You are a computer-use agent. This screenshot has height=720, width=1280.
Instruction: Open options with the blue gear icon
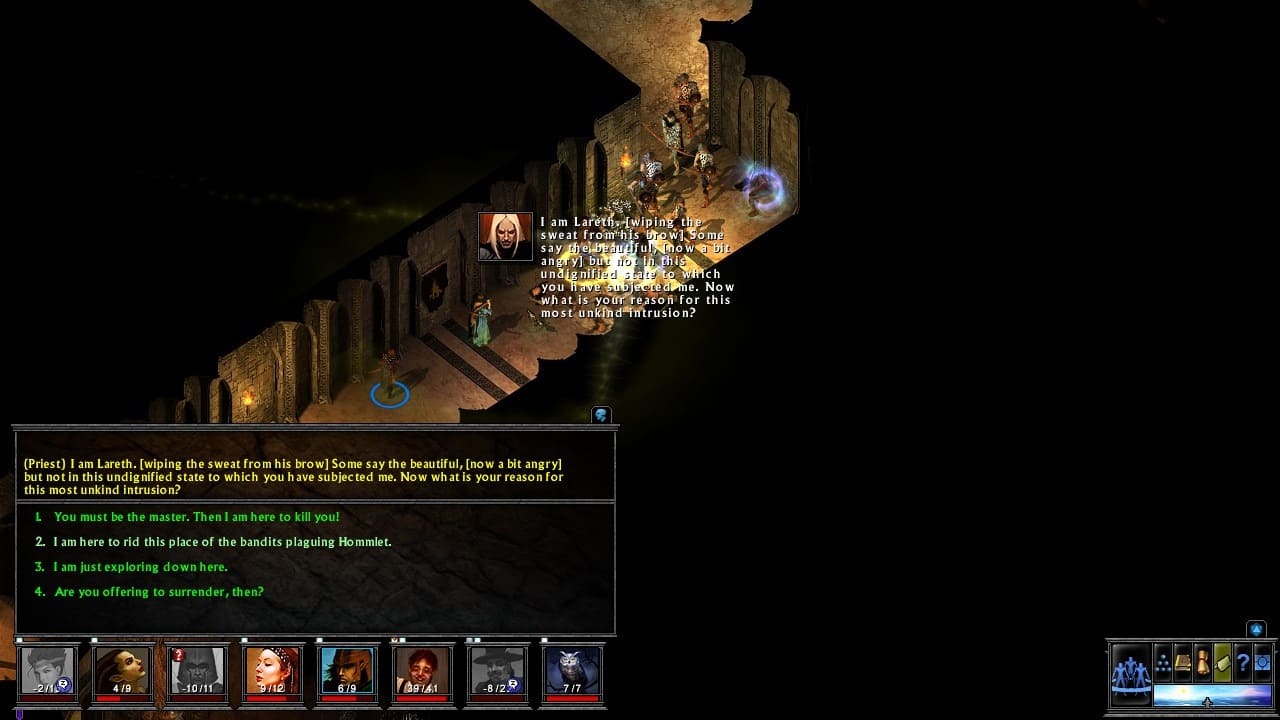[x=1262, y=662]
